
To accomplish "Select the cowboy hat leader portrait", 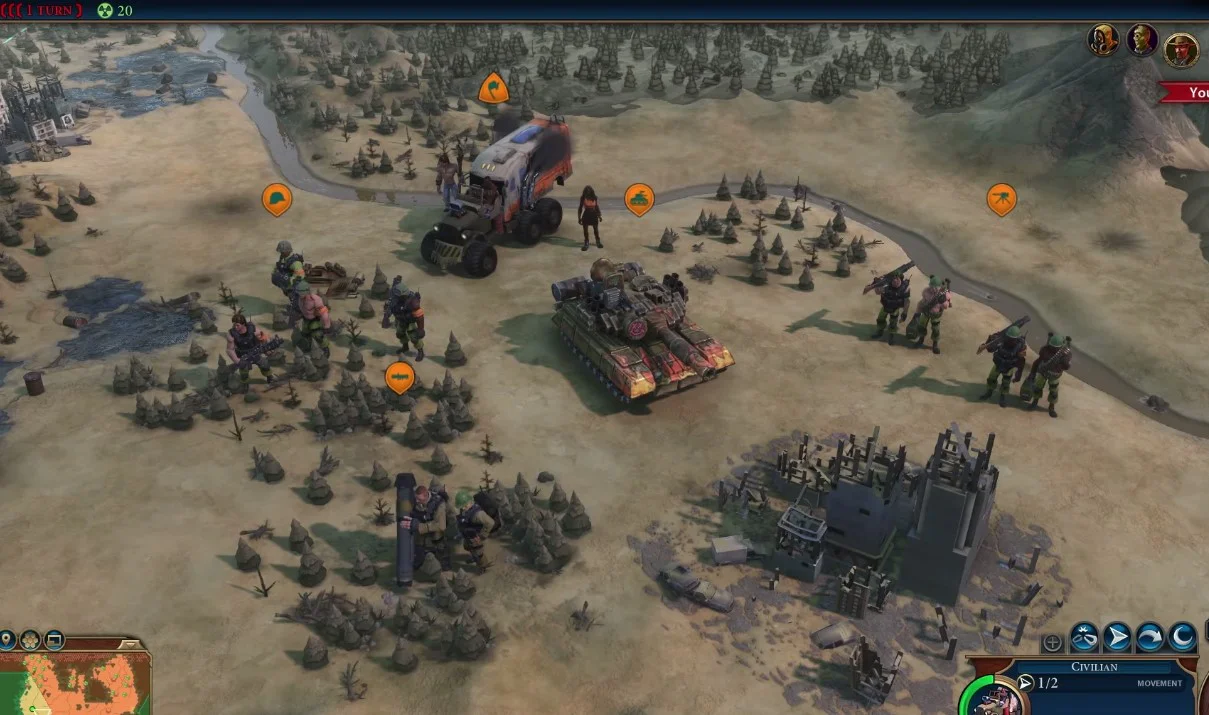I will (1181, 50).
